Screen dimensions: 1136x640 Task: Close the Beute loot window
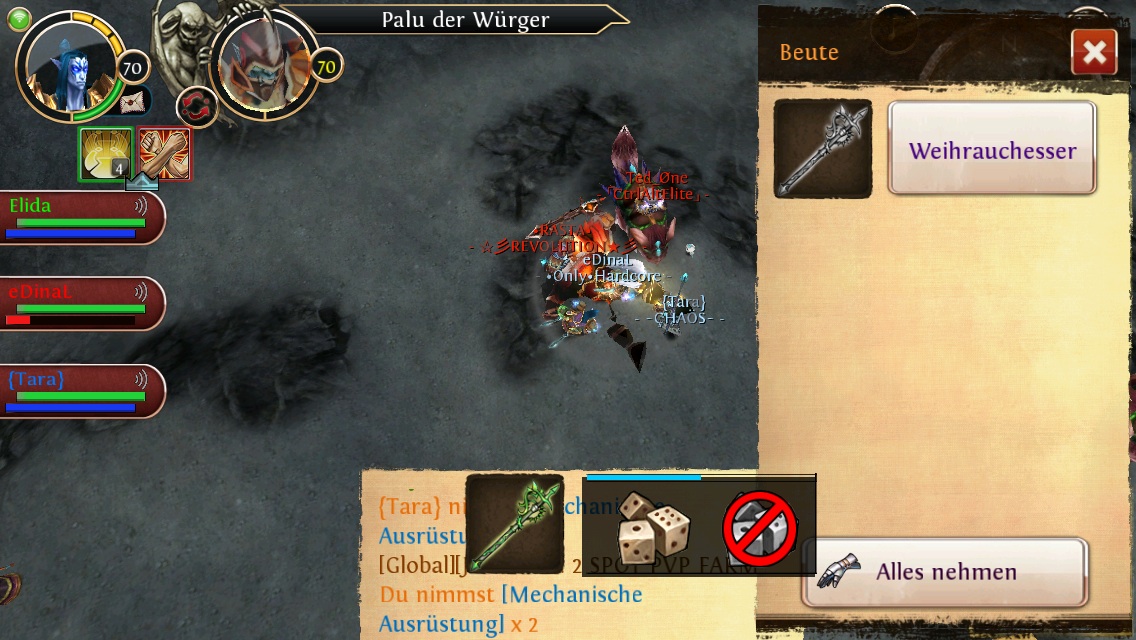1093,53
